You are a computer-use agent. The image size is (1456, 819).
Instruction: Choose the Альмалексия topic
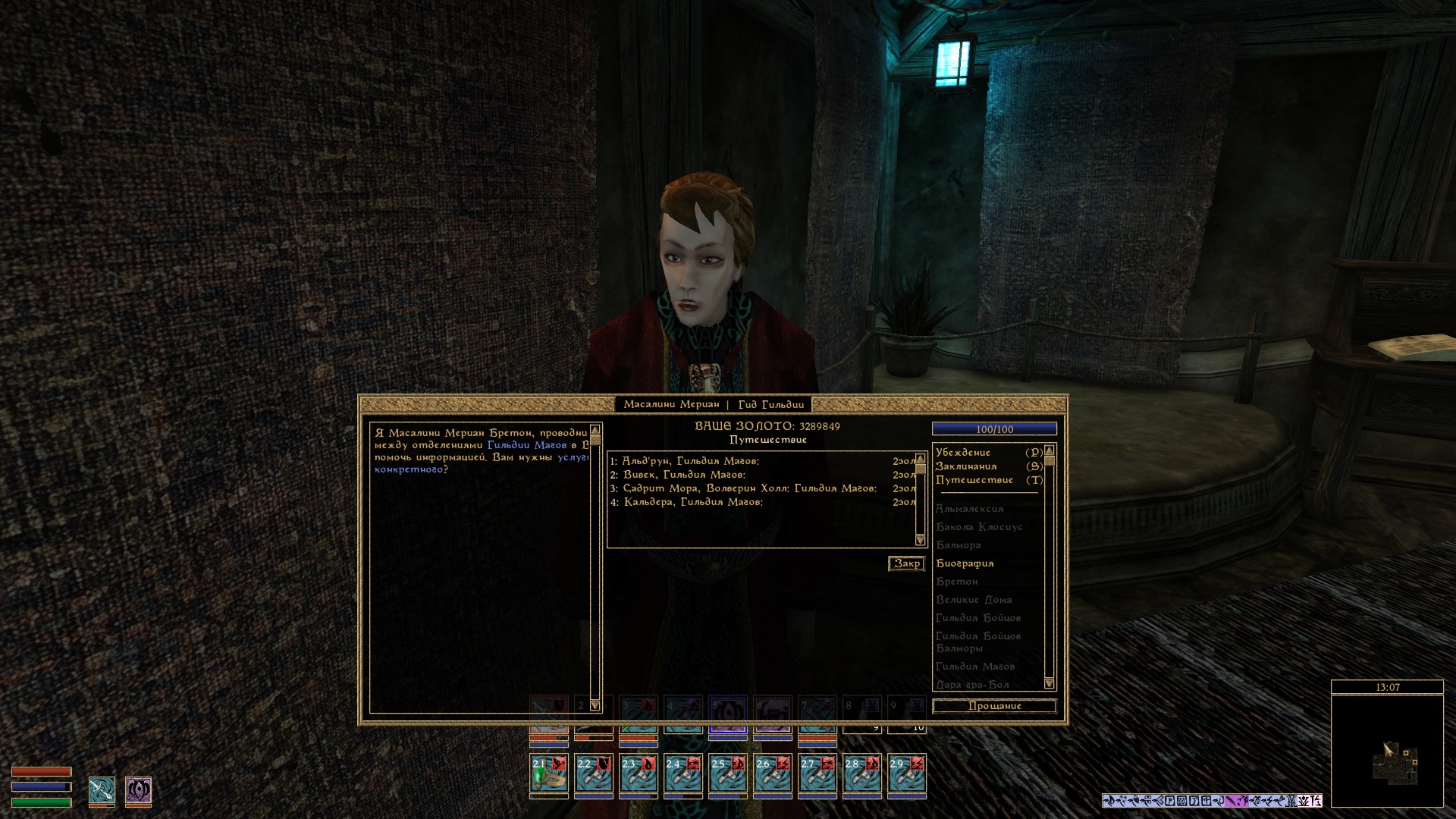click(x=970, y=509)
